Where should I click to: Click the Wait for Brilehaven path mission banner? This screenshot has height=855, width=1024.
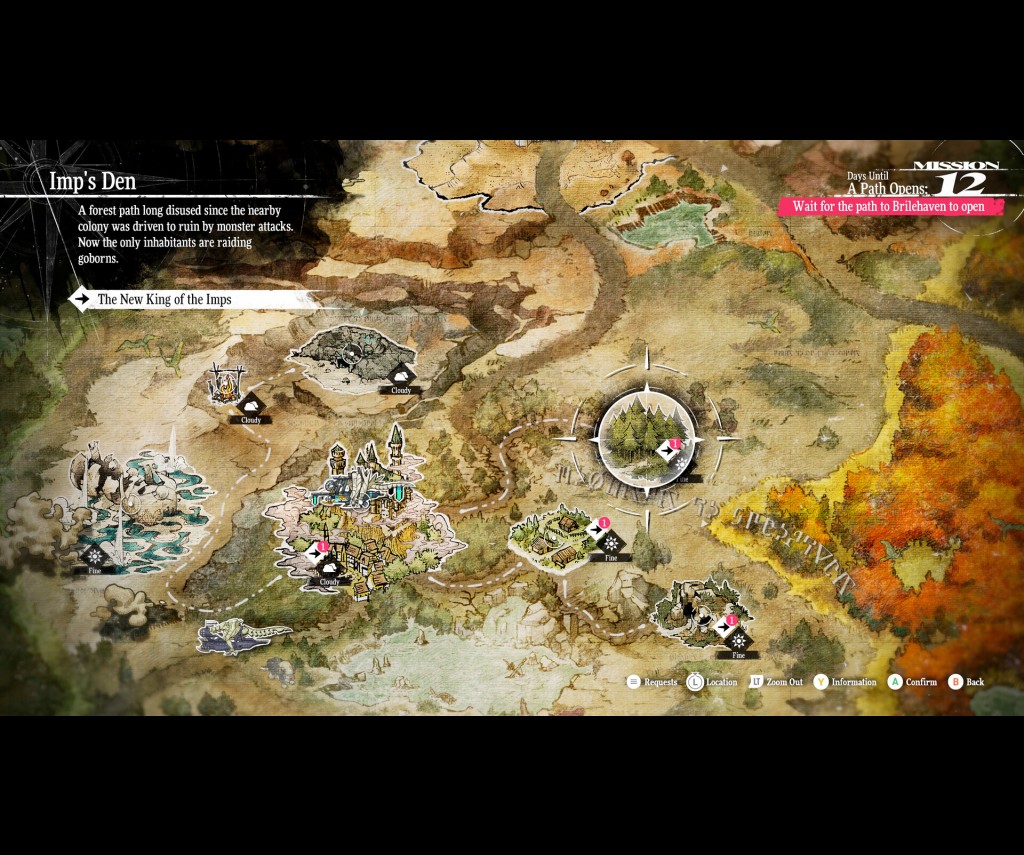[888, 207]
